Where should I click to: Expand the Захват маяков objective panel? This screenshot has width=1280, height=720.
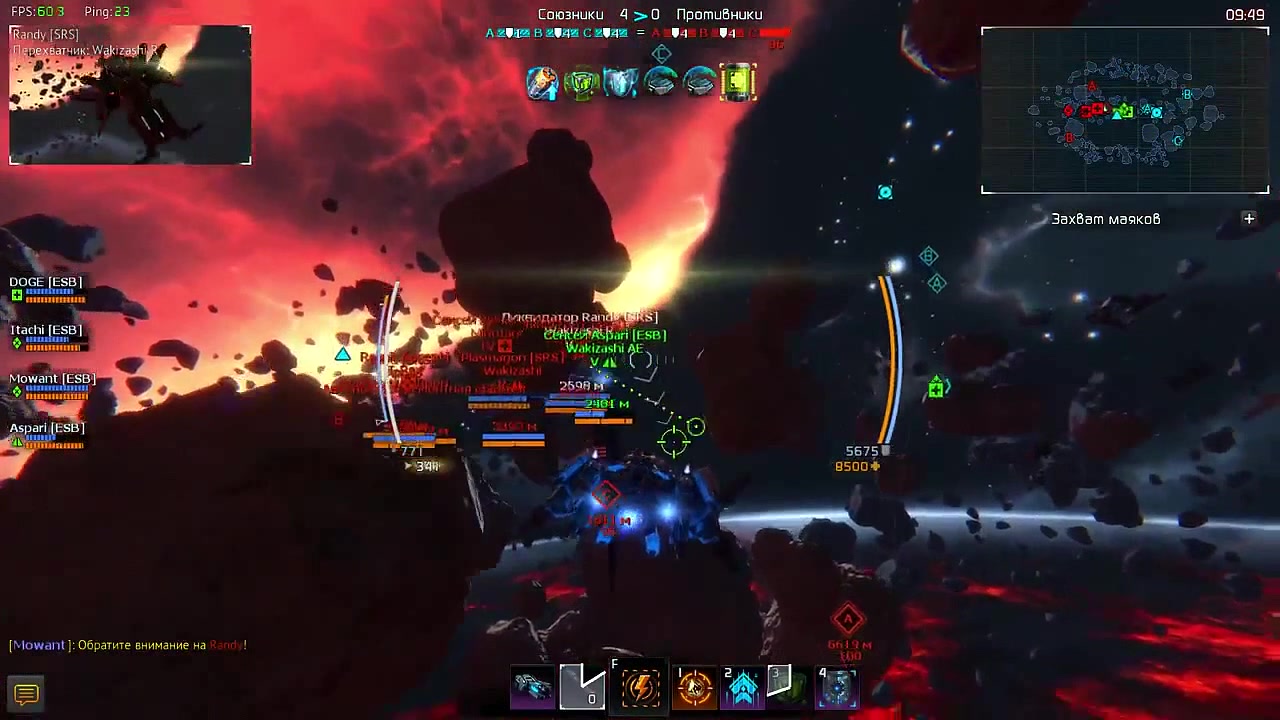click(x=1249, y=219)
